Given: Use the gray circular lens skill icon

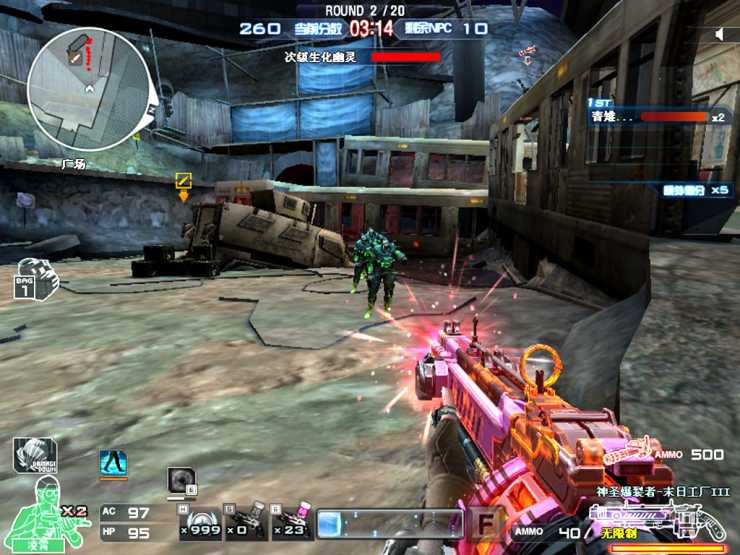Looking at the screenshot, I should (x=181, y=479).
